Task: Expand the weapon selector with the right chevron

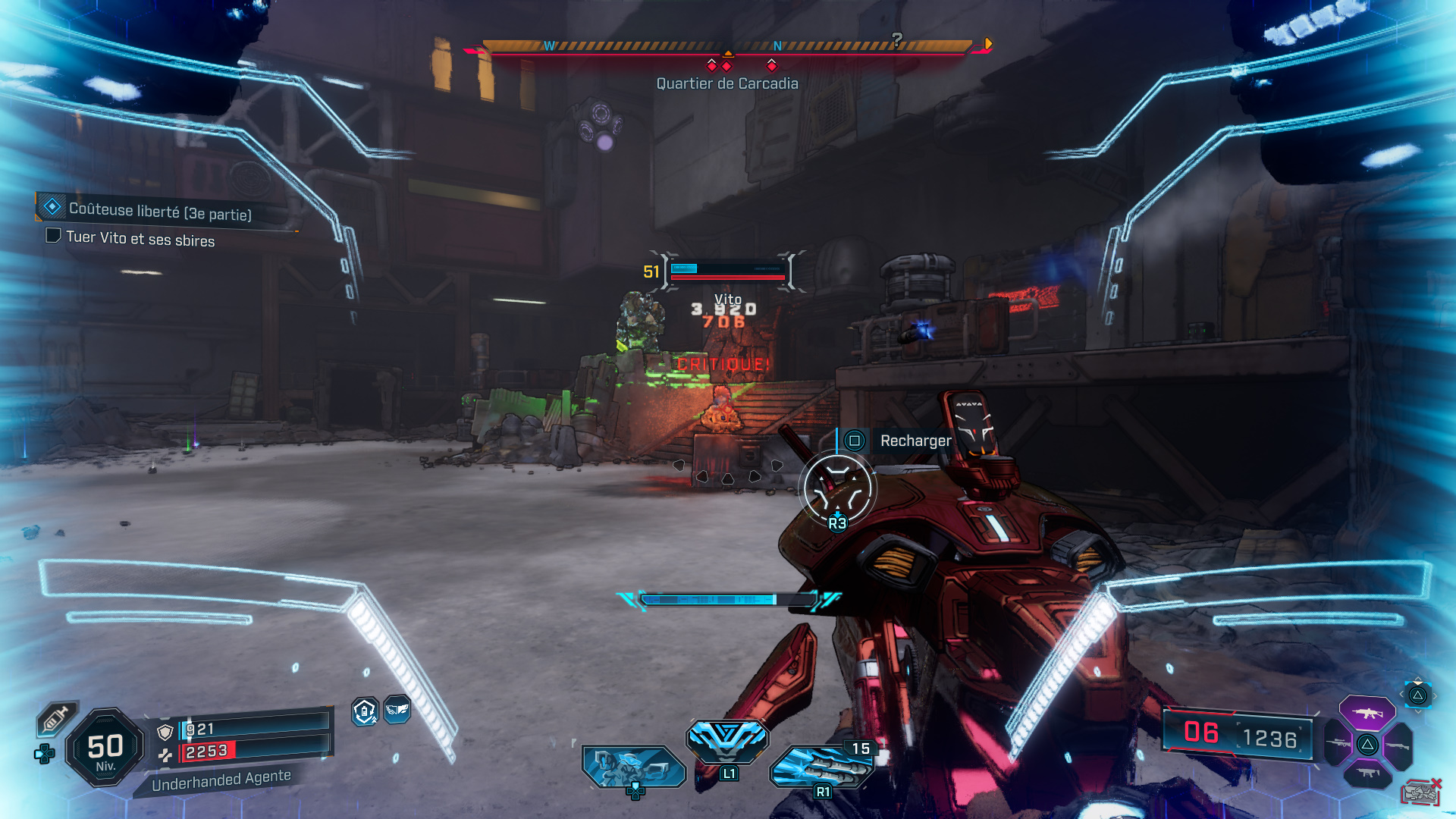Action: point(1435,695)
